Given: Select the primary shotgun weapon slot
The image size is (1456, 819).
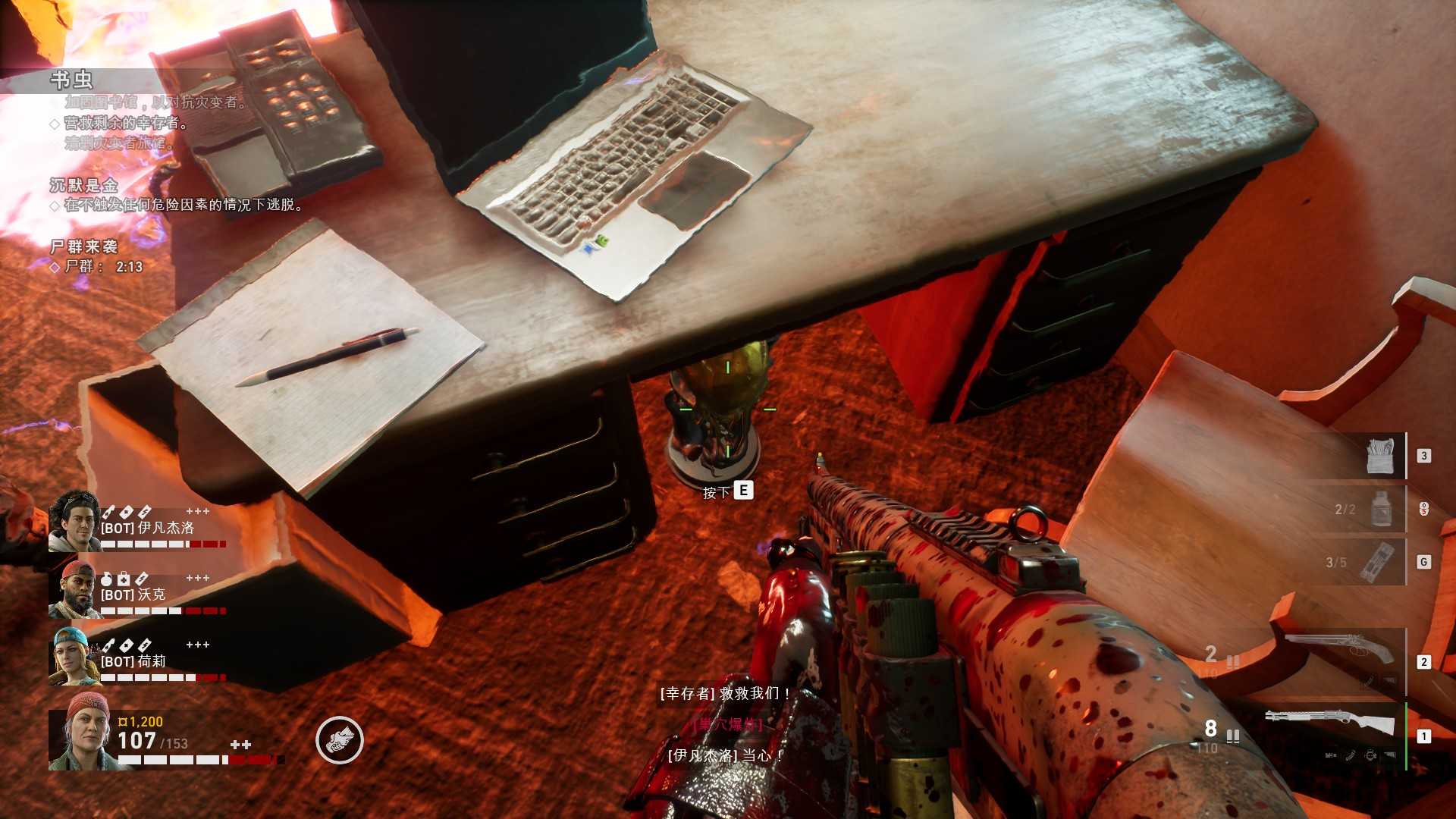Looking at the screenshot, I should point(1330,726).
